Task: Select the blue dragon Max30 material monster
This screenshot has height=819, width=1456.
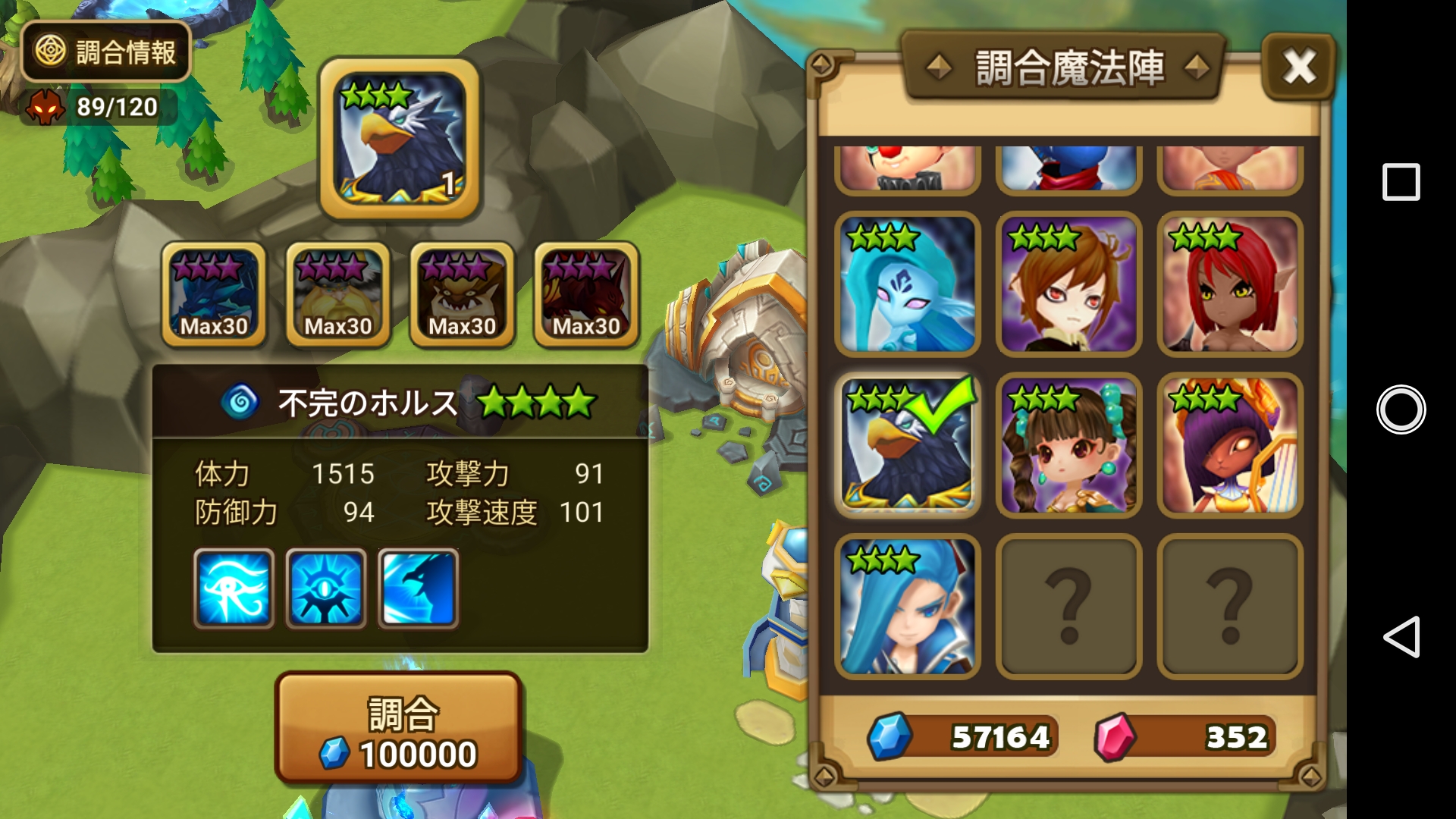Action: (213, 294)
